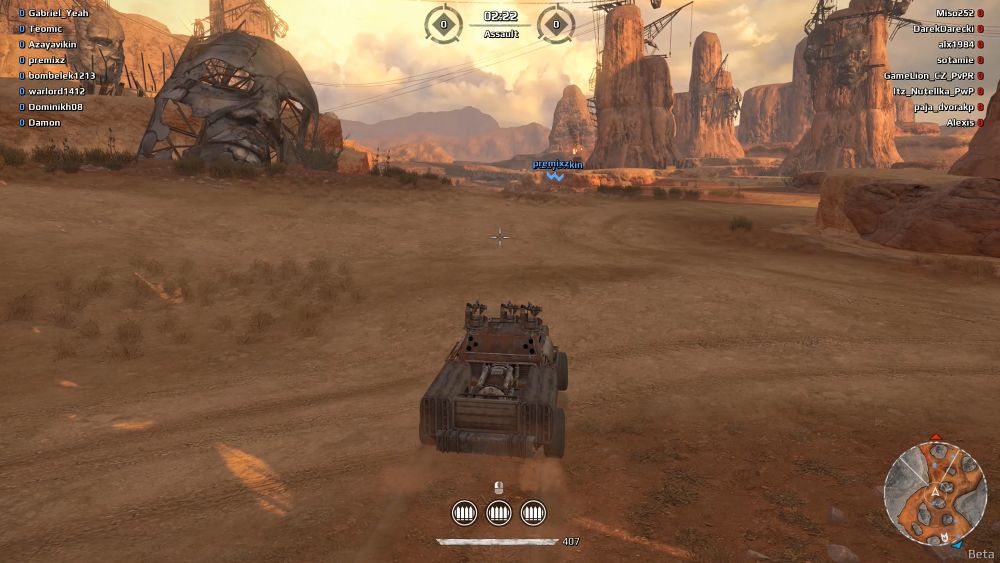Select Gabriel_Yeah in the team list
This screenshot has height=563, width=1000.
(58, 13)
